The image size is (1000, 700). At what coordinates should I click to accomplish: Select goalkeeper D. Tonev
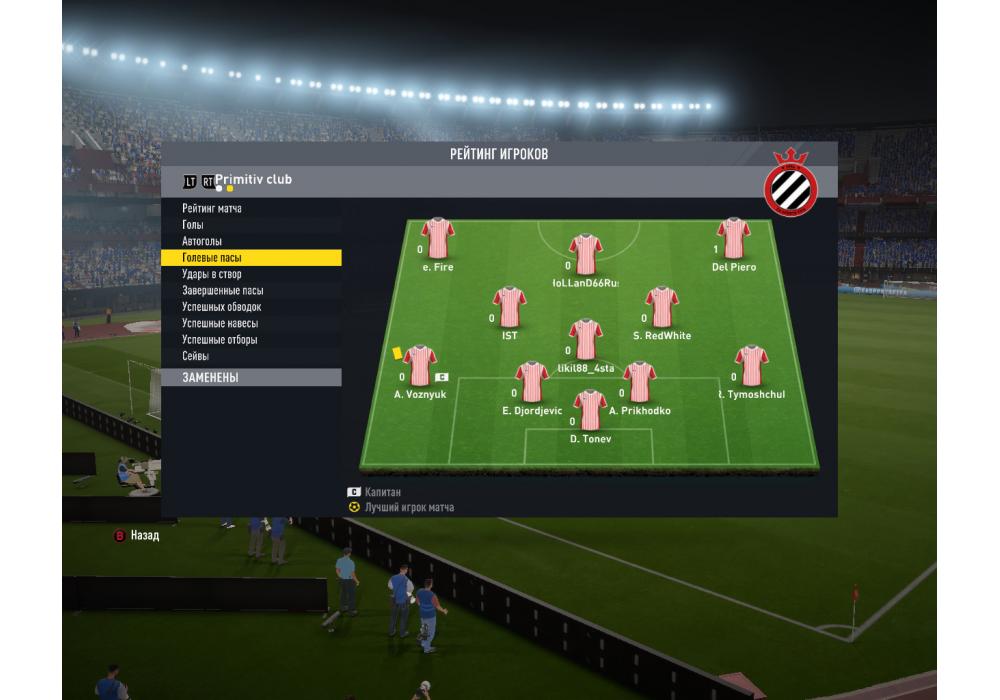tap(590, 410)
